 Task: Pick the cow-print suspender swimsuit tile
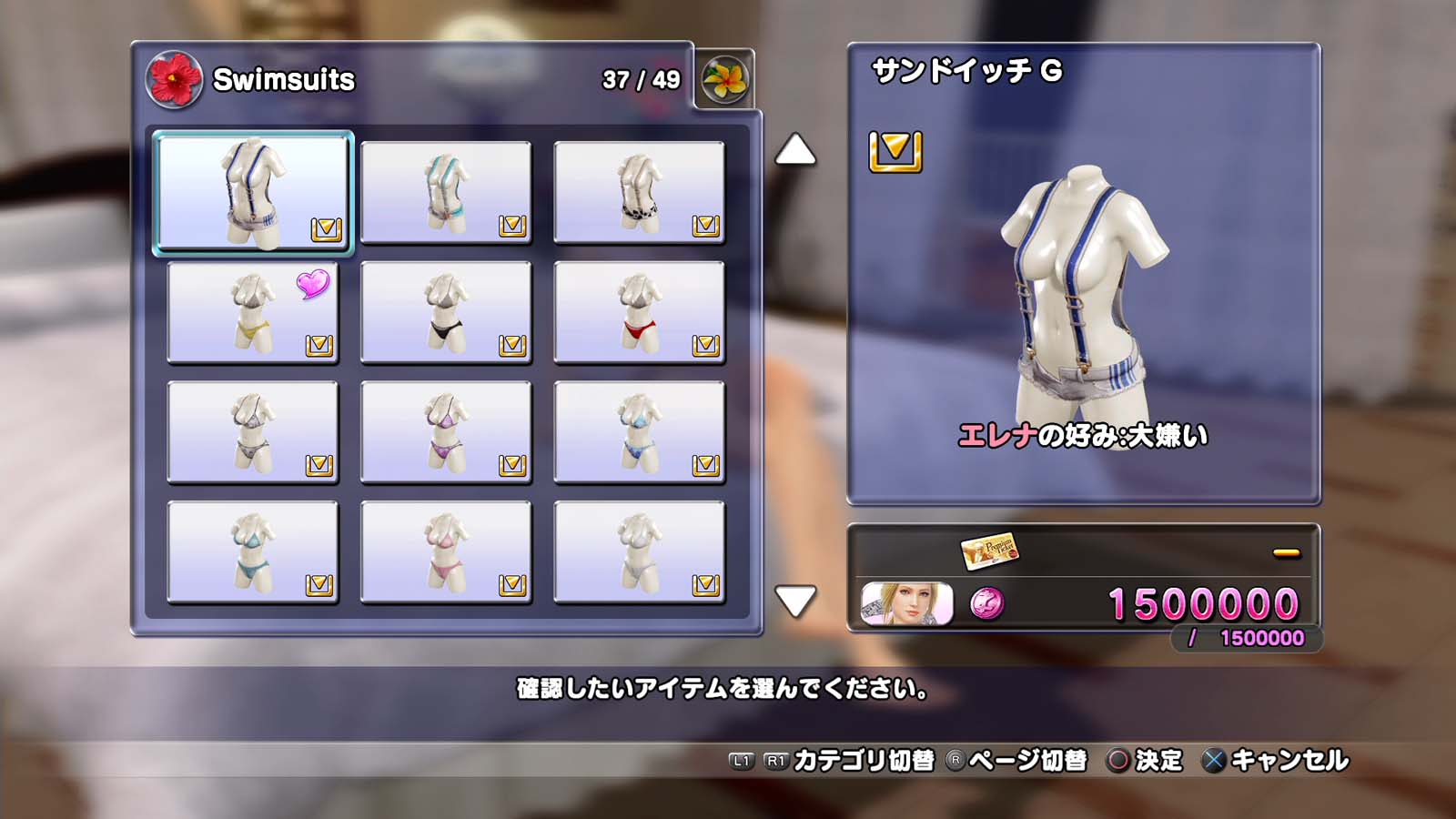point(639,192)
